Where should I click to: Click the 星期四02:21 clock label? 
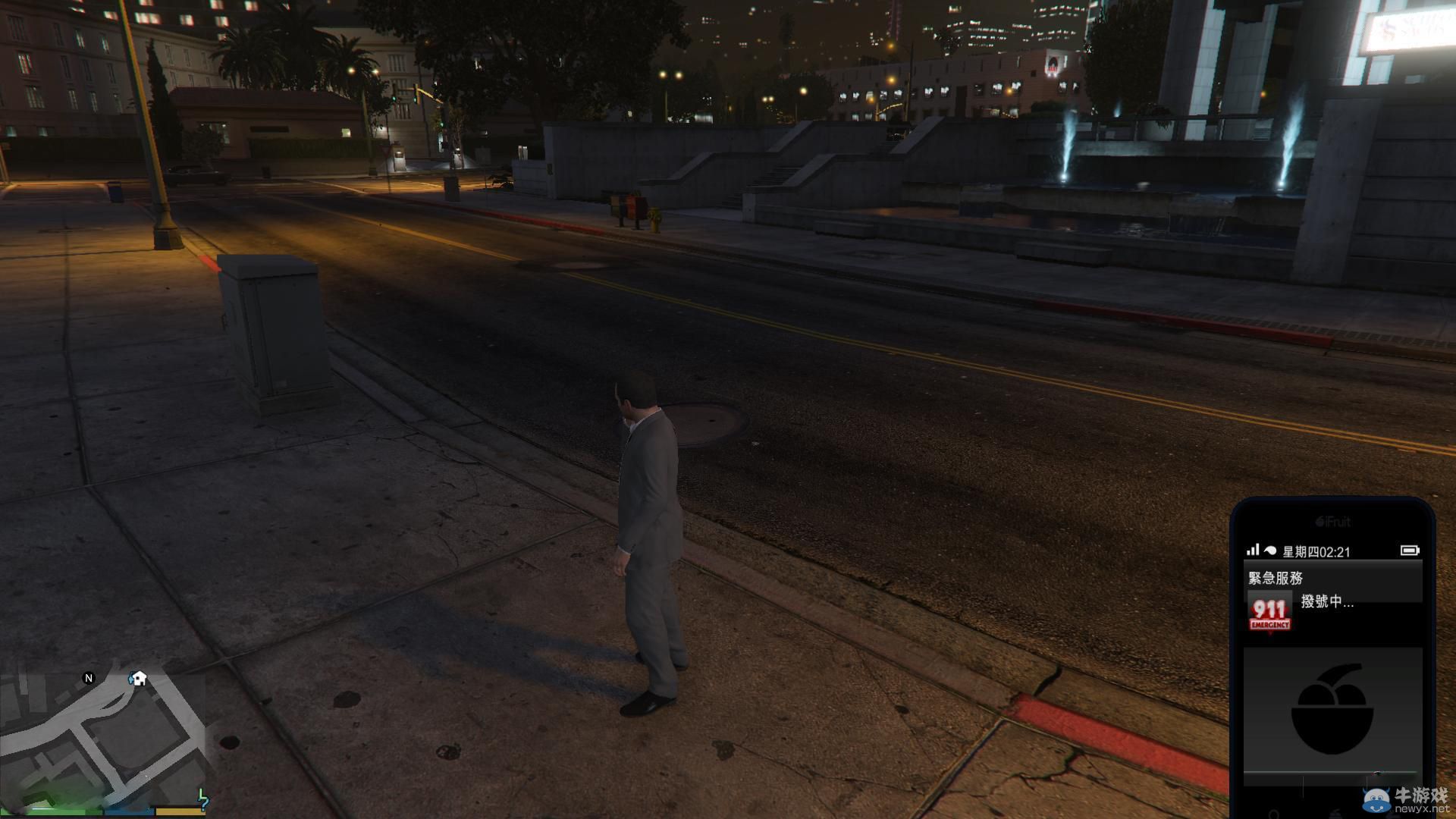coord(1316,551)
